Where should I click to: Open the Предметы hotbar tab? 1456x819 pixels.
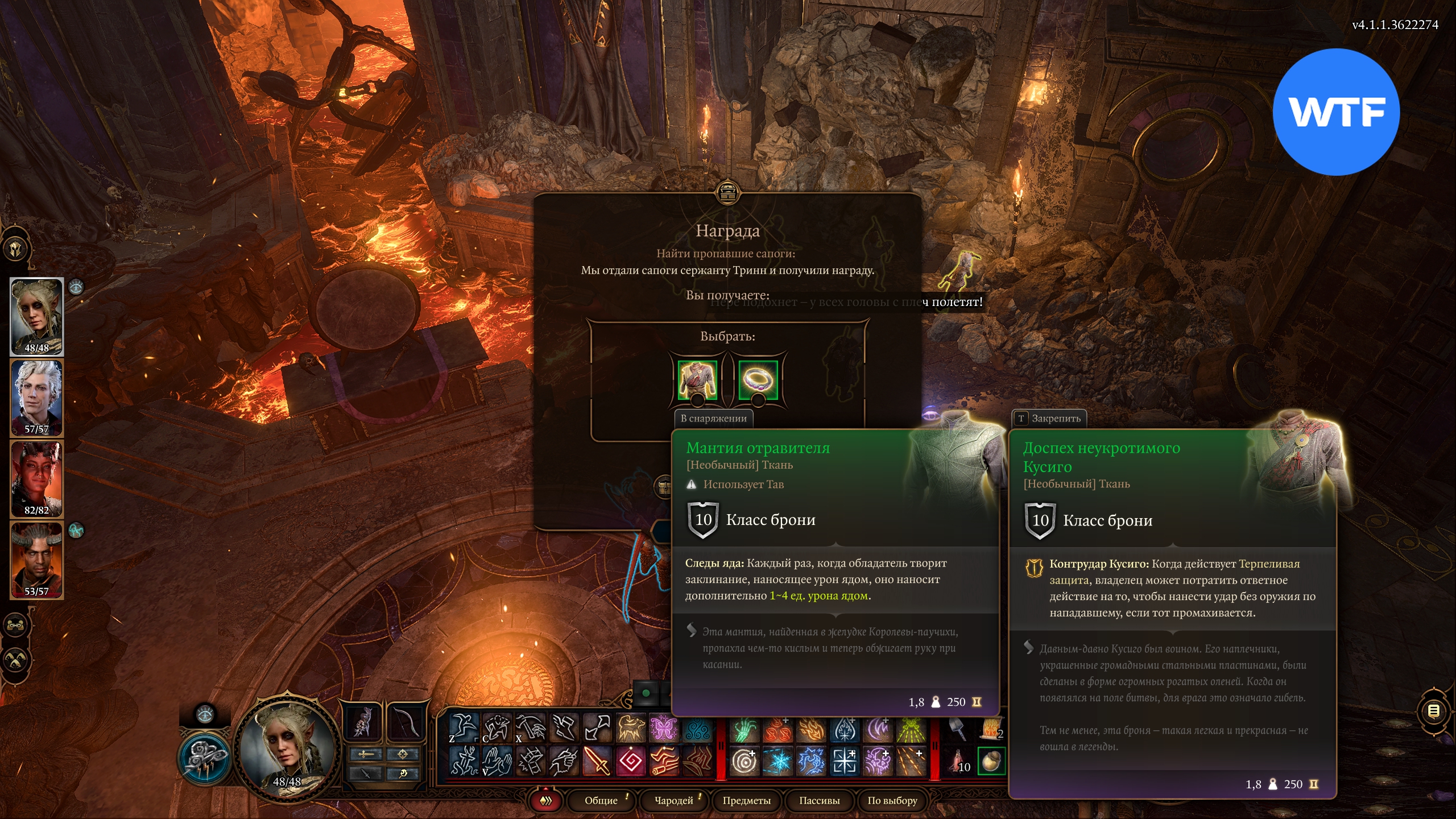746,800
